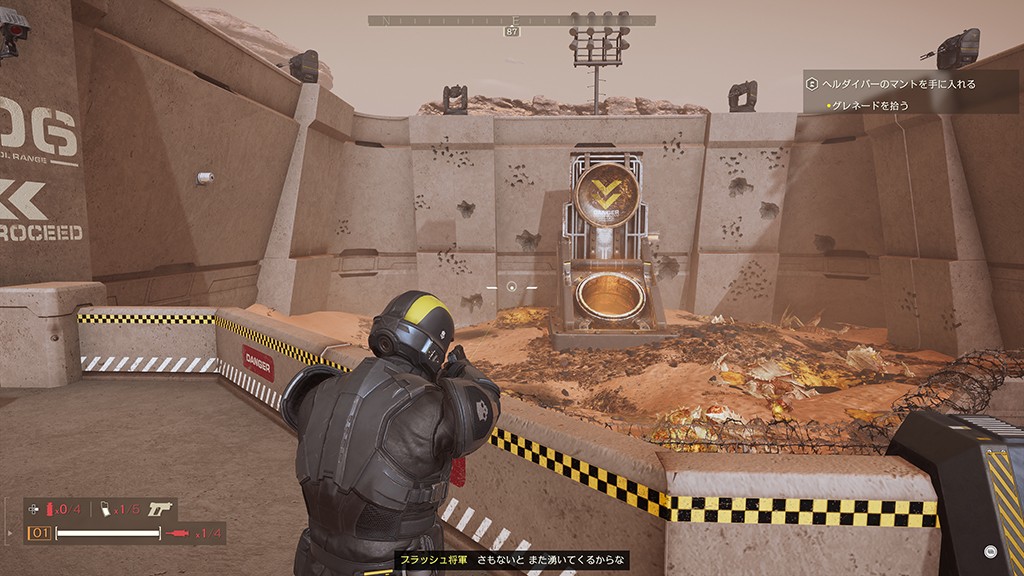Click the compass bar heading strip
The height and width of the screenshot is (576, 1024).
tap(512, 20)
